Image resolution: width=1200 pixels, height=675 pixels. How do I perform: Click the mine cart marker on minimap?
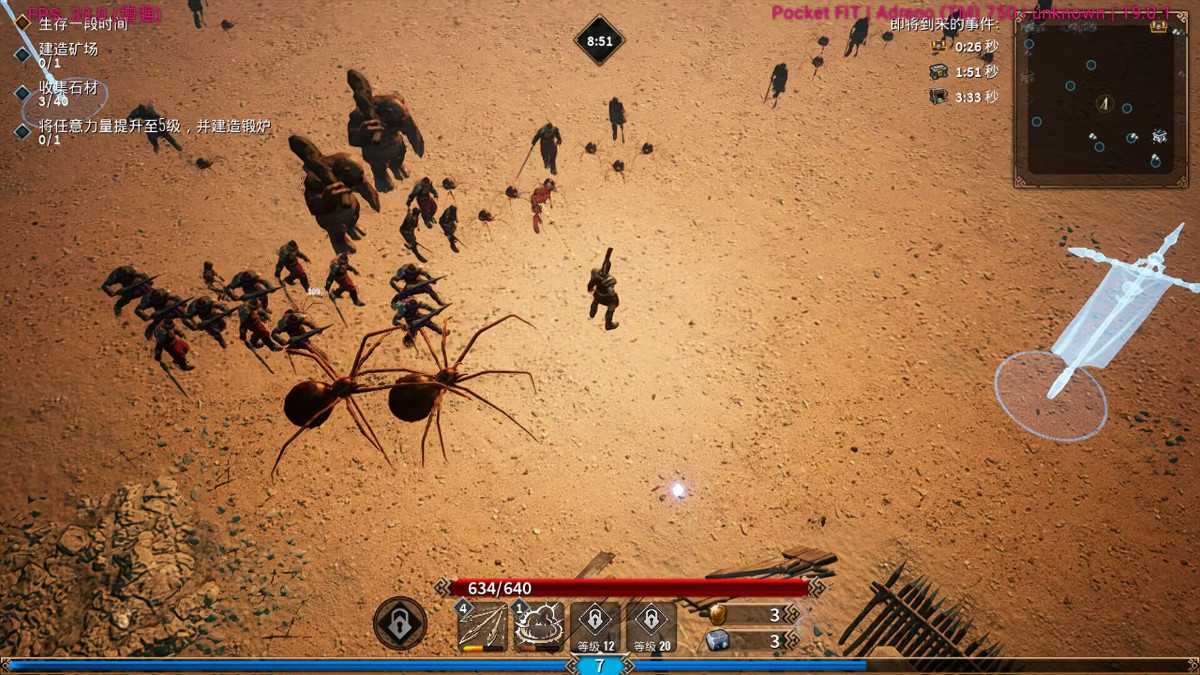[1159, 135]
